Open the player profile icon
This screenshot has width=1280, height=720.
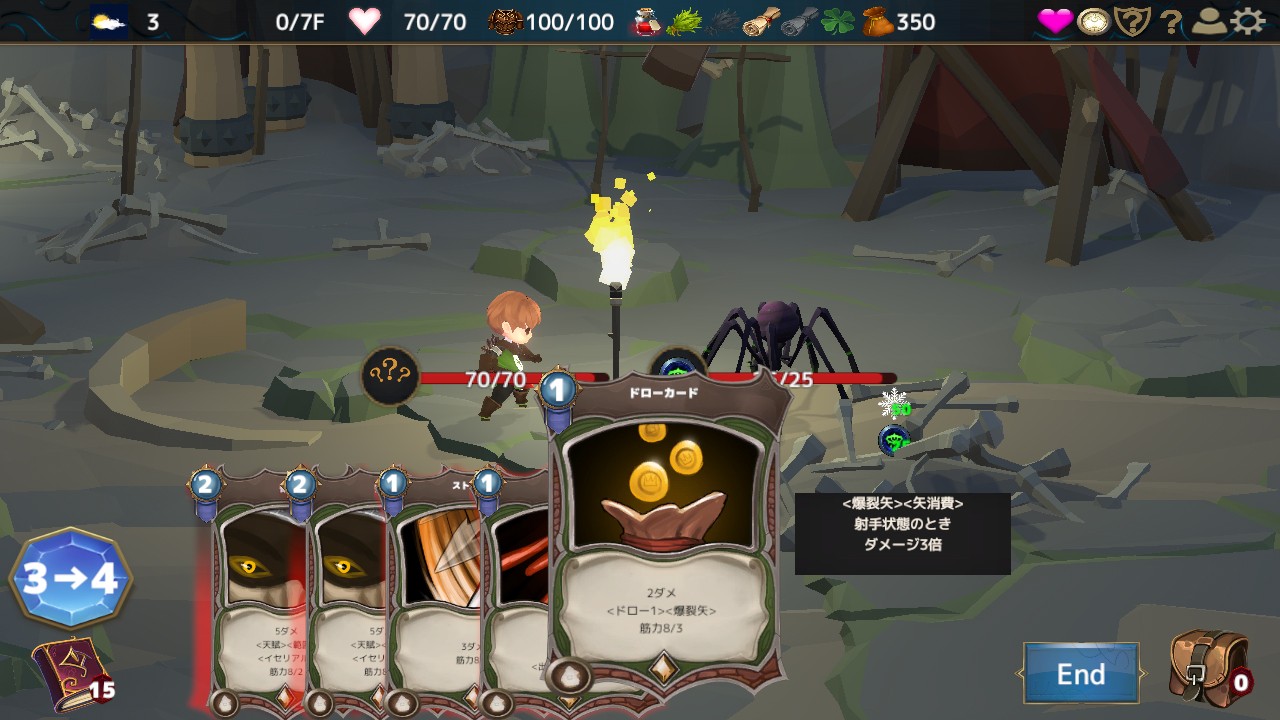pyautogui.click(x=1211, y=21)
